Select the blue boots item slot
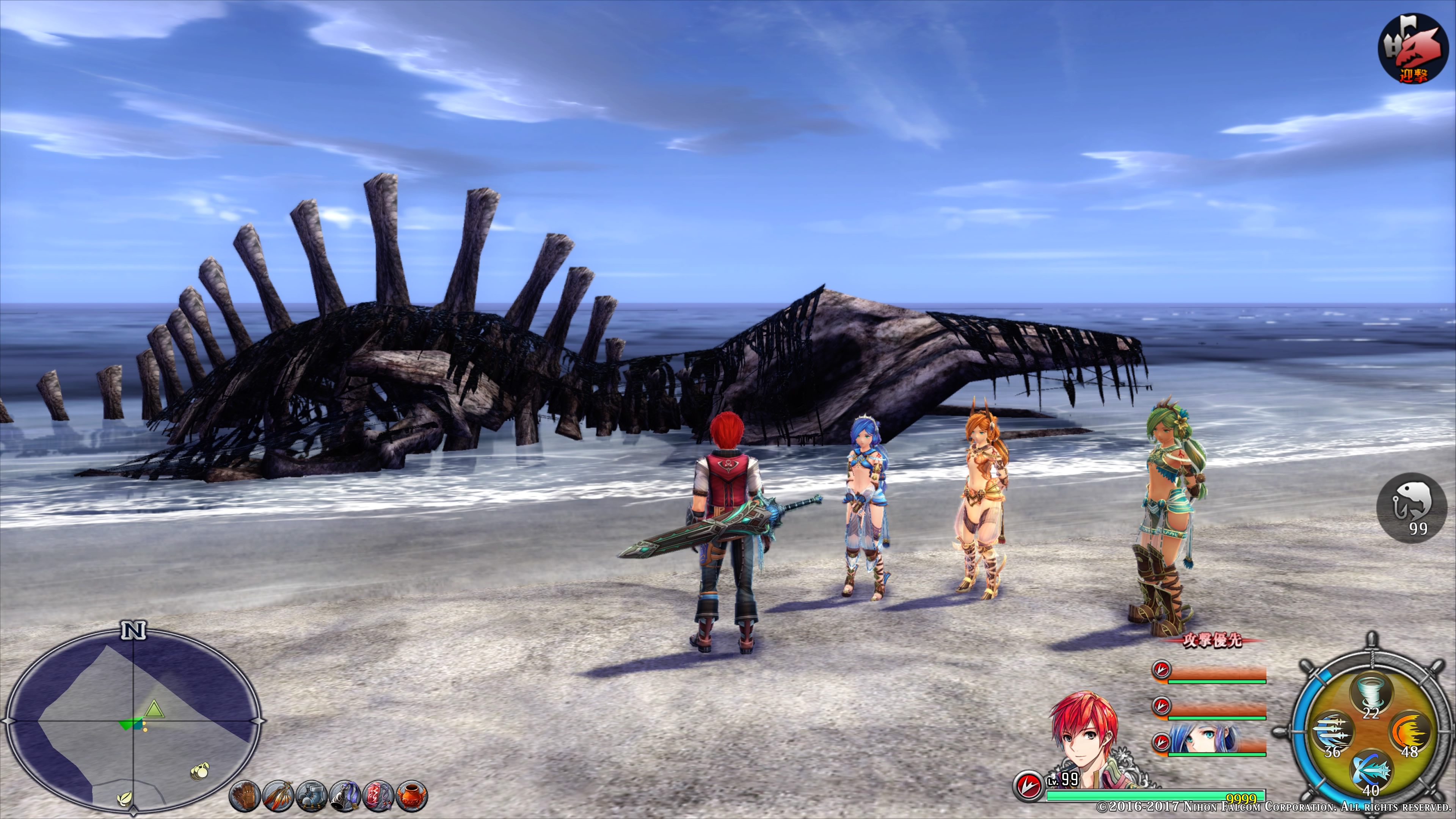 (x=311, y=796)
